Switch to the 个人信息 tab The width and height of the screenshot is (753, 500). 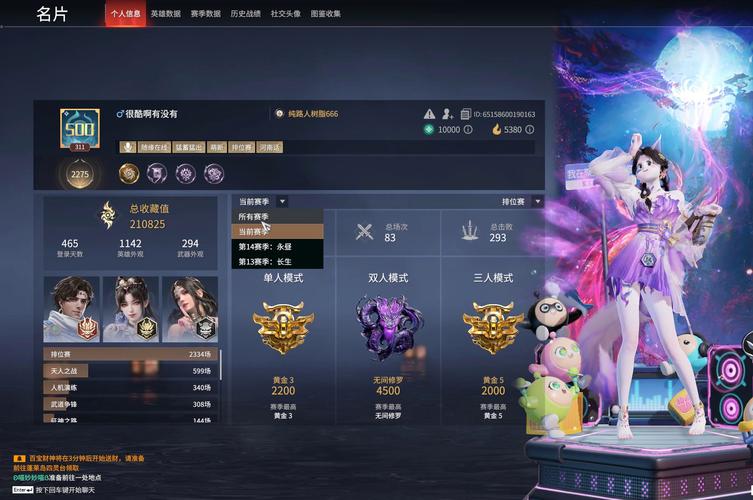[125, 14]
